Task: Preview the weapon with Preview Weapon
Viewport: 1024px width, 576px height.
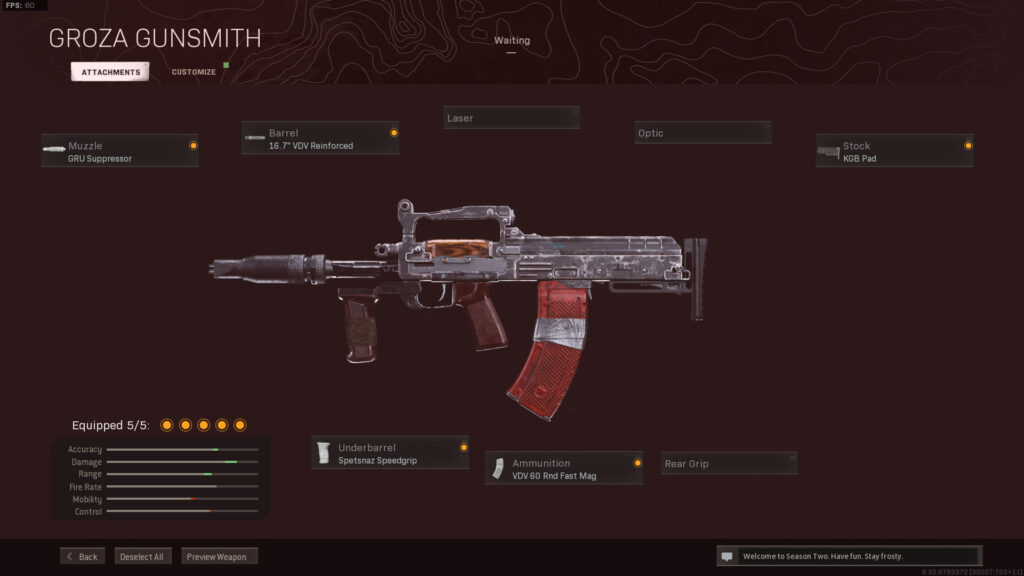Action: pyautogui.click(x=220, y=556)
